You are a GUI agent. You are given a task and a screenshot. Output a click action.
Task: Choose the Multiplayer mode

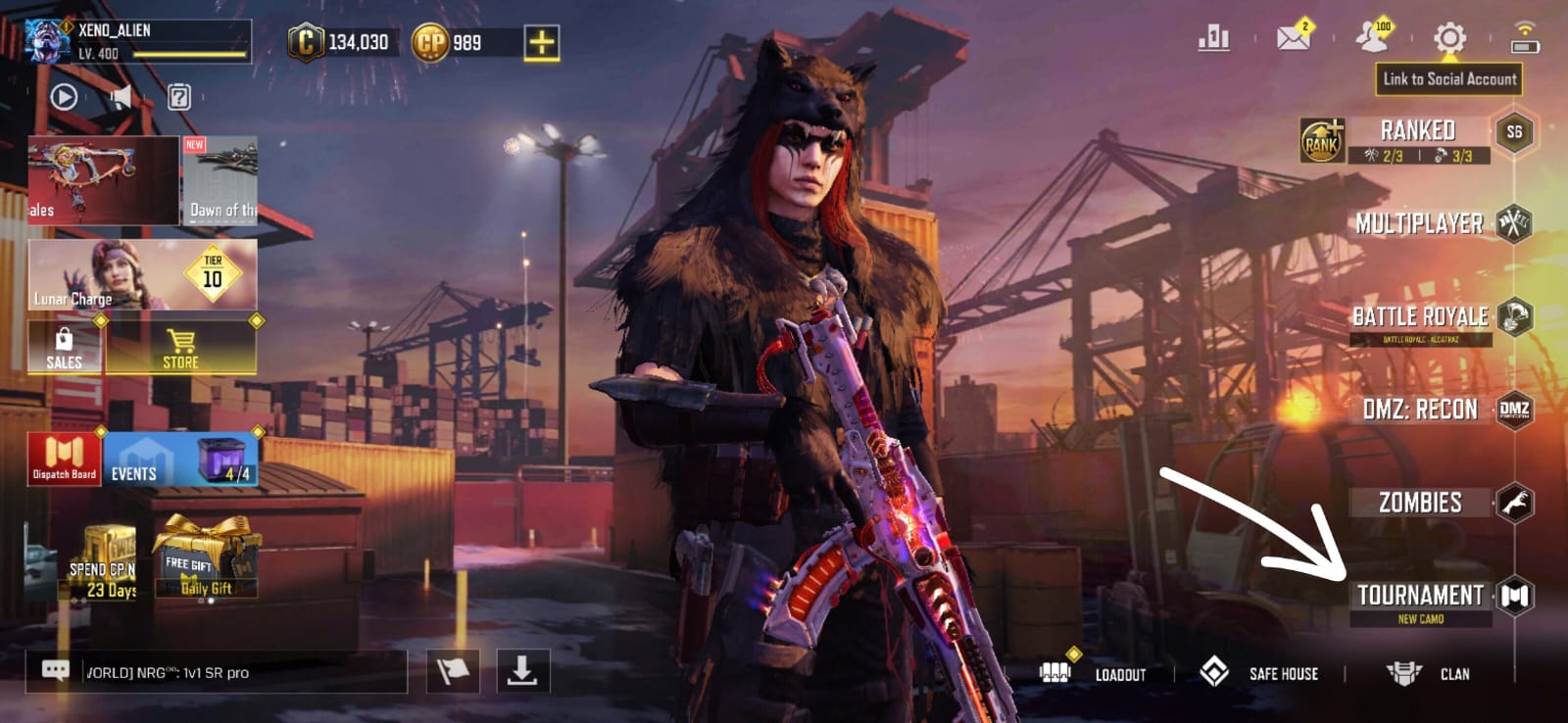[1419, 223]
